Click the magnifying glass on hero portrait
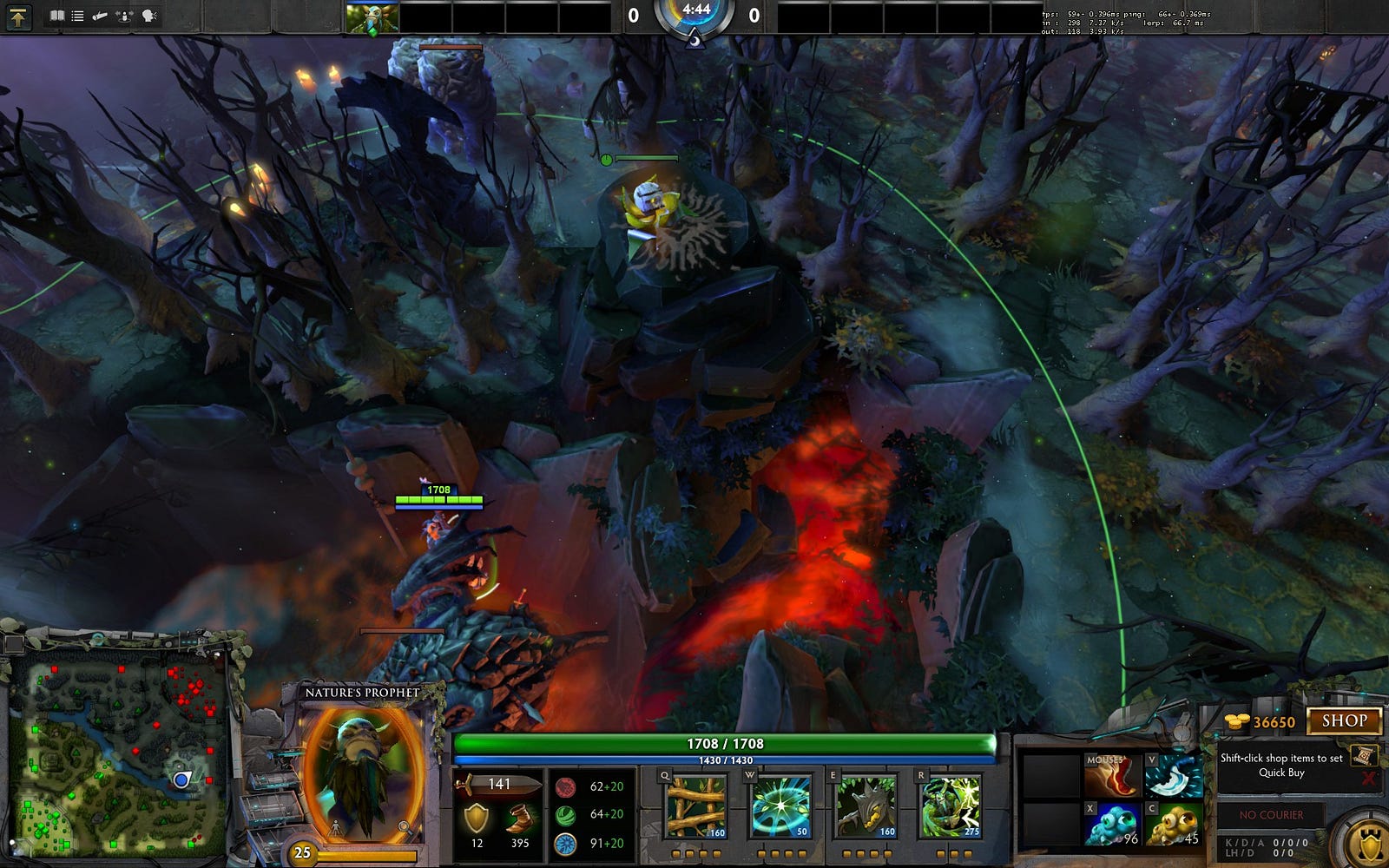Image resolution: width=1389 pixels, height=868 pixels. [405, 827]
